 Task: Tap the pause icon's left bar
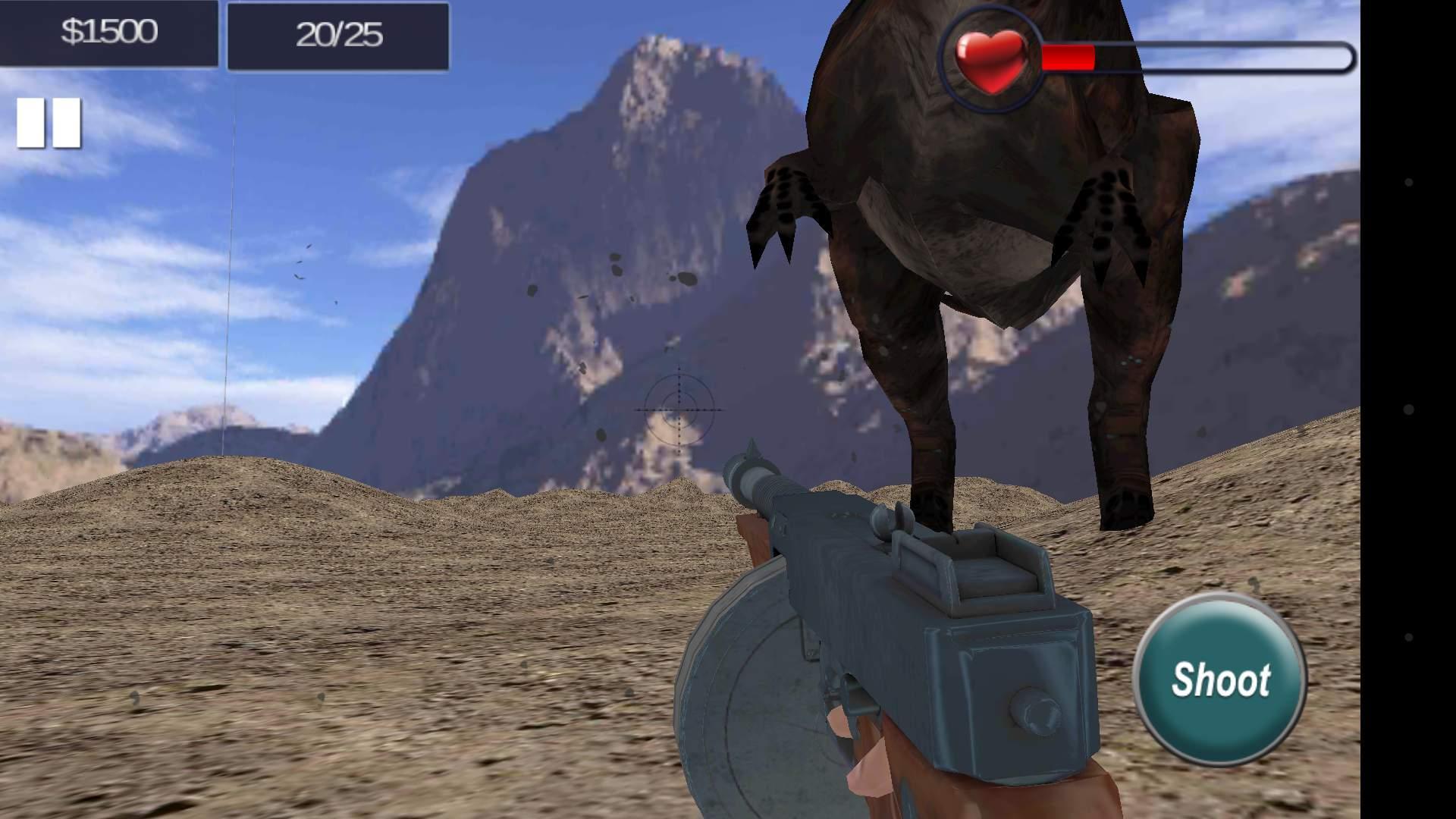tap(32, 121)
